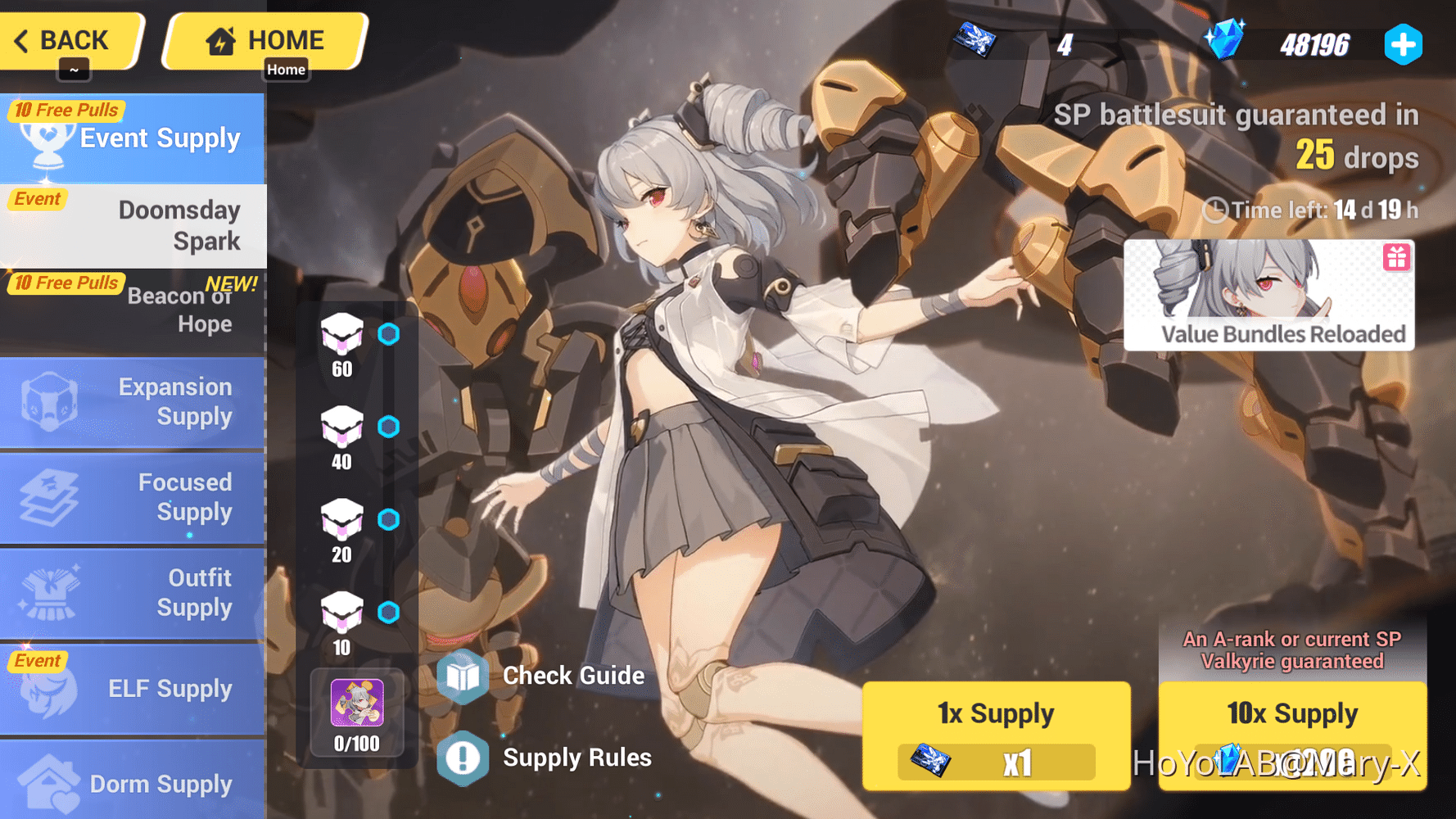Open the Dorm Supply house icon
Viewport: 1456px width, 819px height.
coord(49,782)
